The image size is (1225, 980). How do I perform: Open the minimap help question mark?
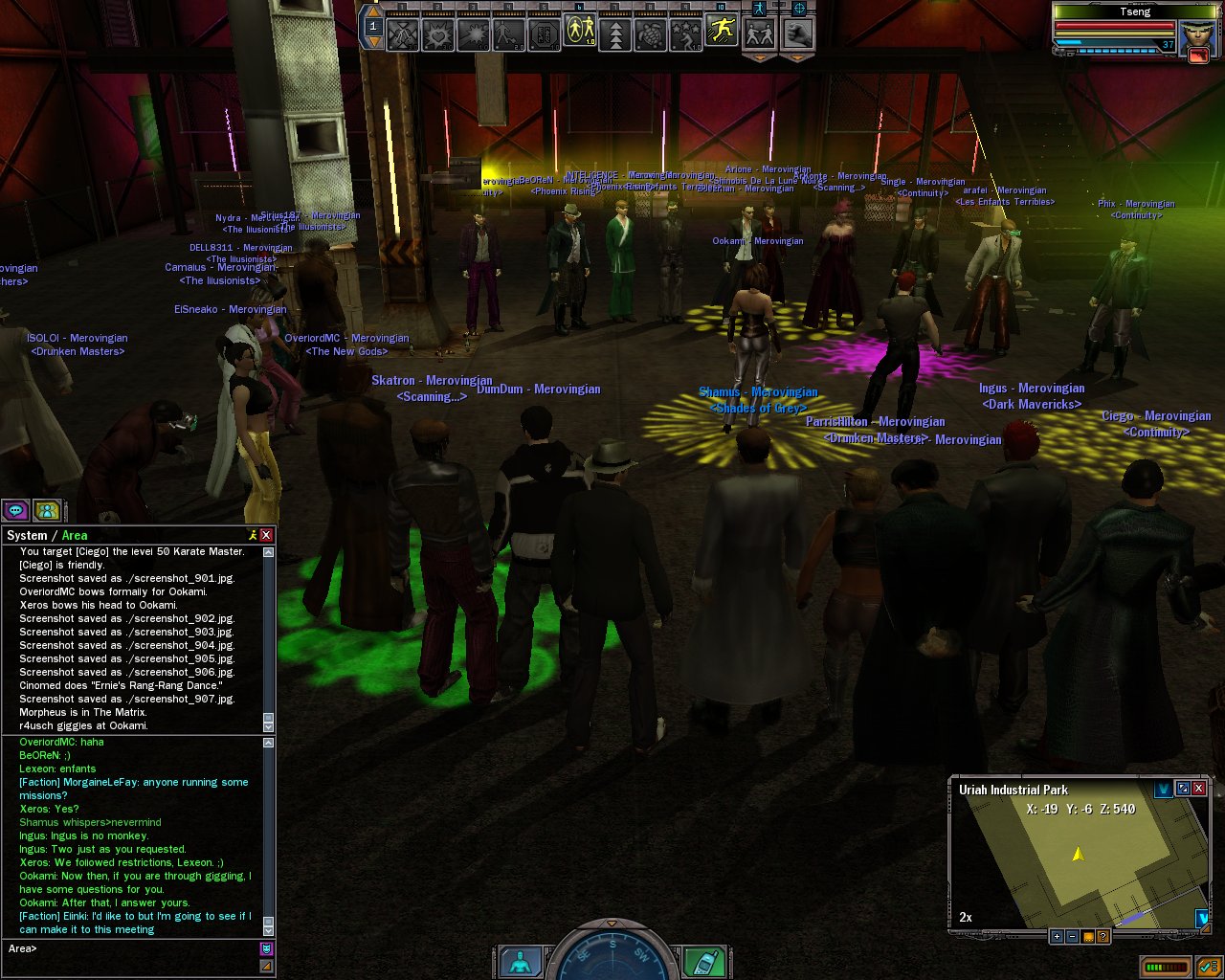(1102, 936)
